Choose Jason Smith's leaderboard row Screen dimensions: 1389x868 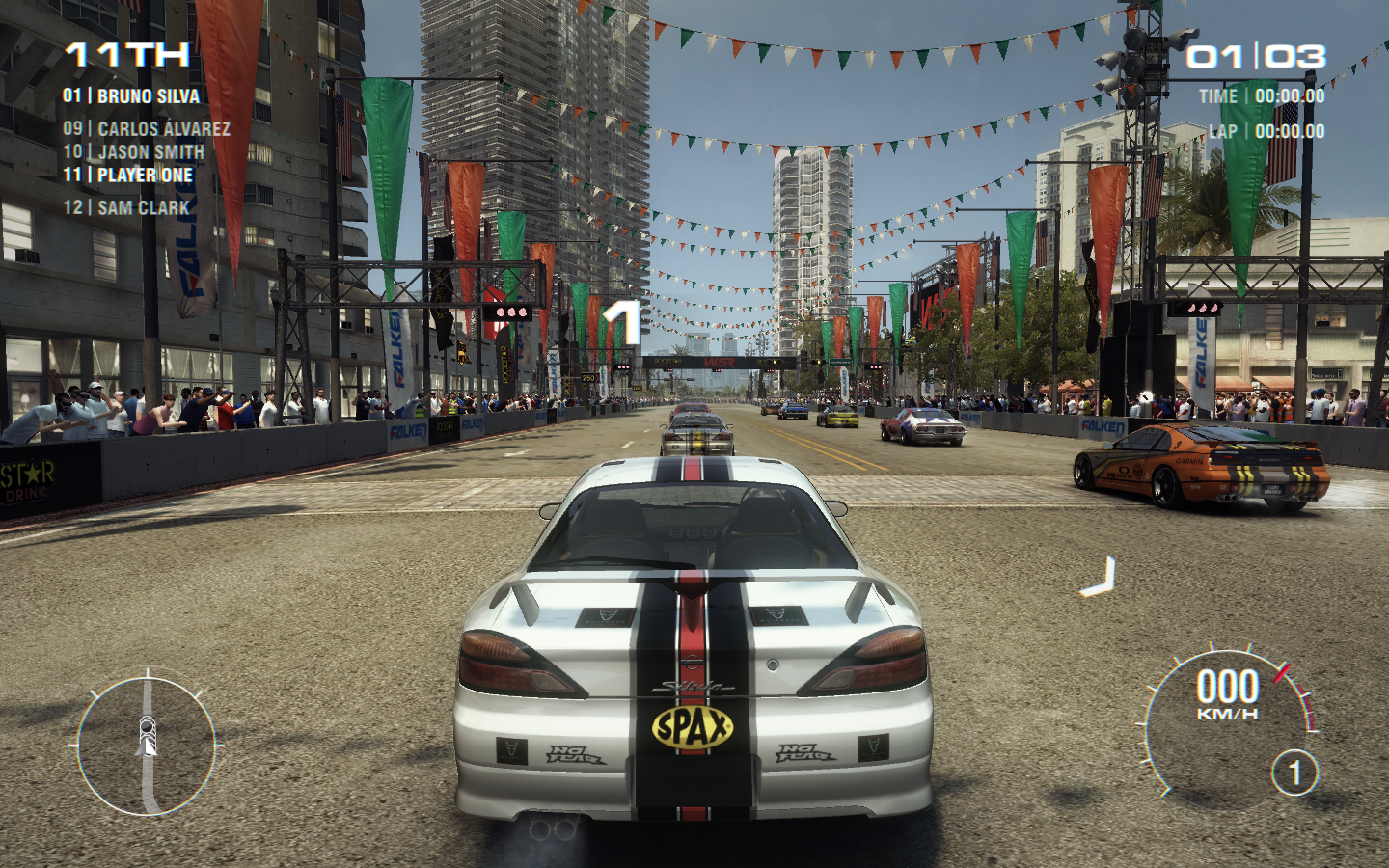point(134,152)
